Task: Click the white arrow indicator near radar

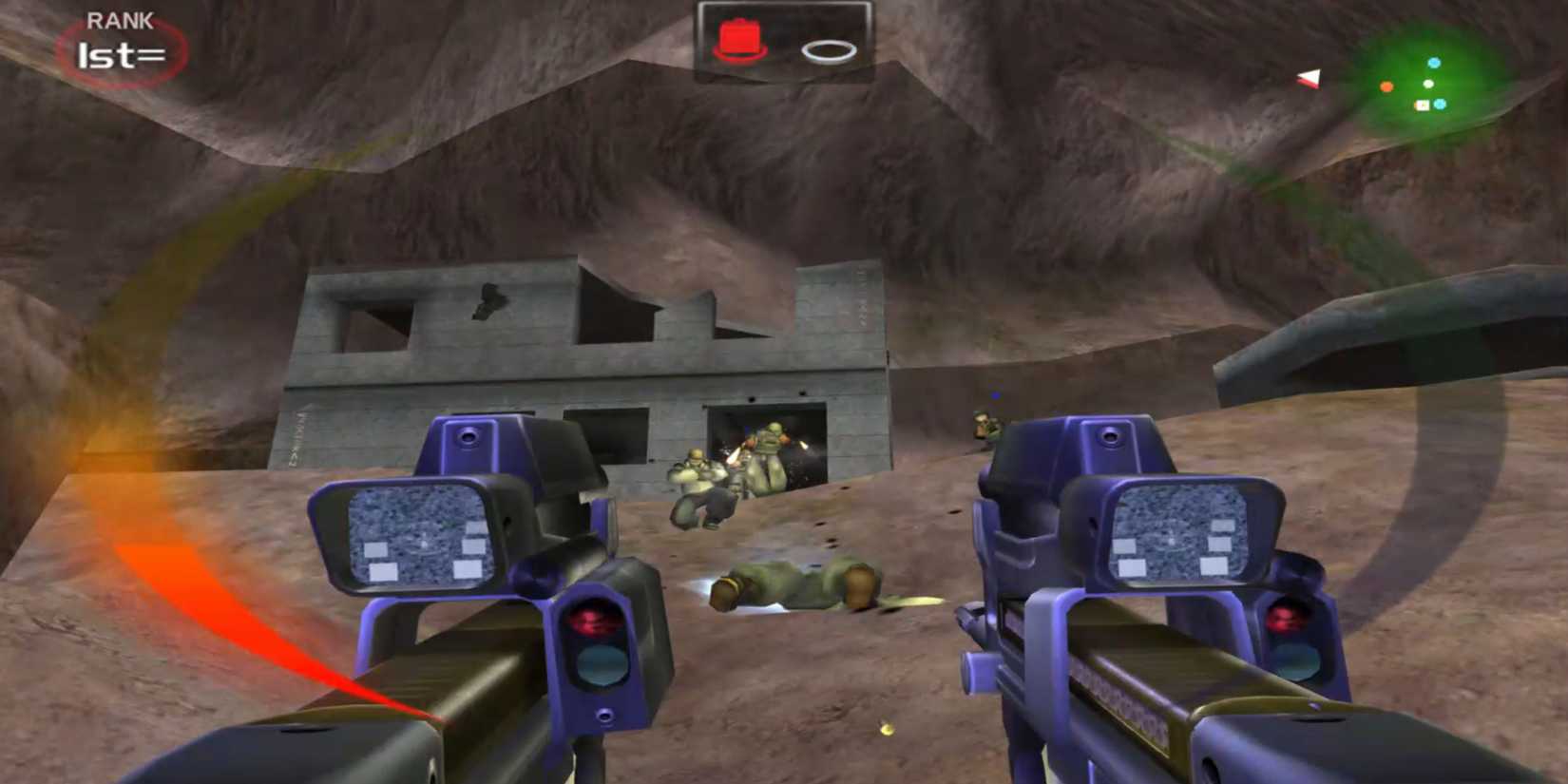Action: tap(1310, 79)
